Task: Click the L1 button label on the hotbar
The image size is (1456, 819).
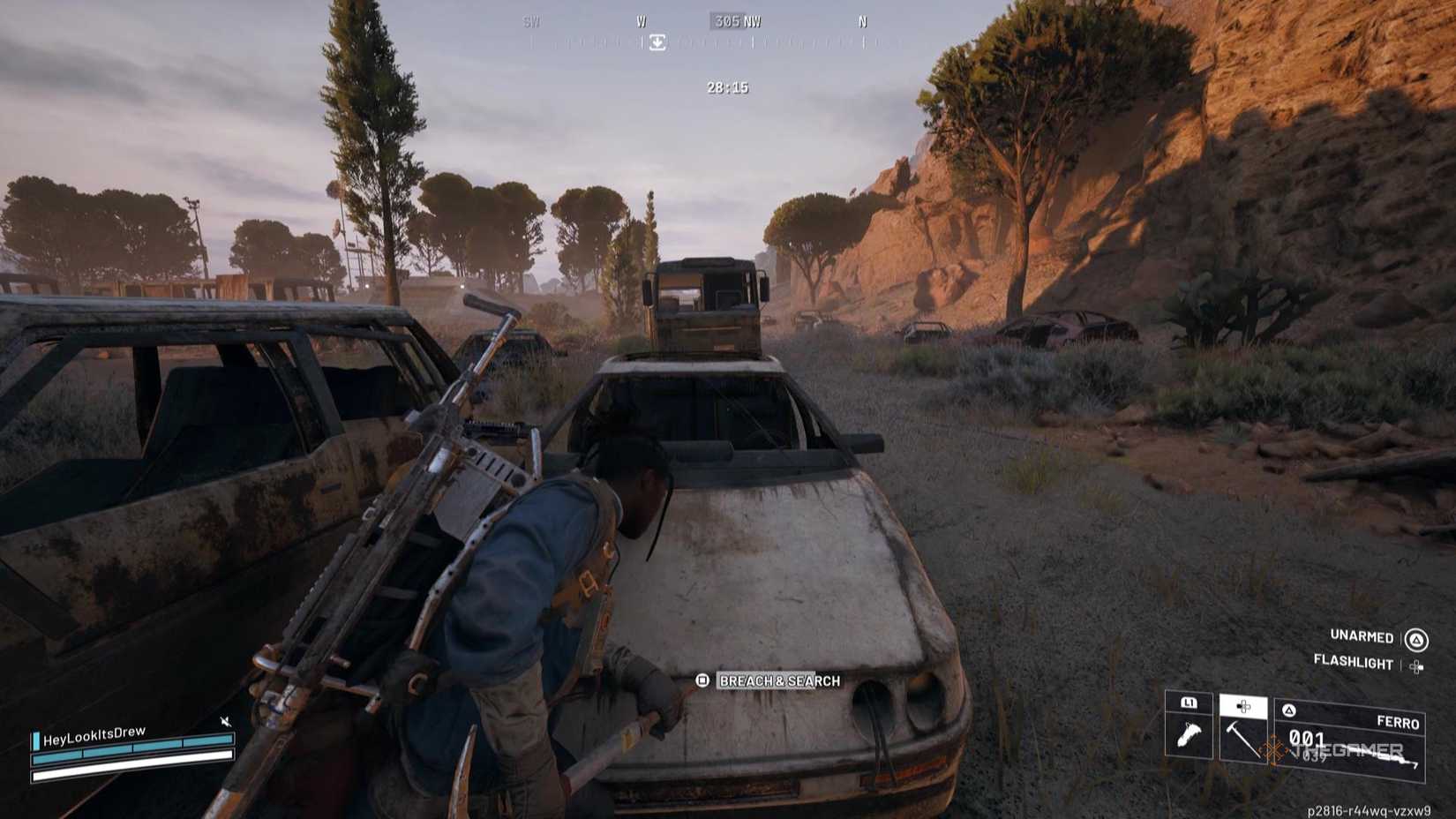Action: pyautogui.click(x=1189, y=703)
